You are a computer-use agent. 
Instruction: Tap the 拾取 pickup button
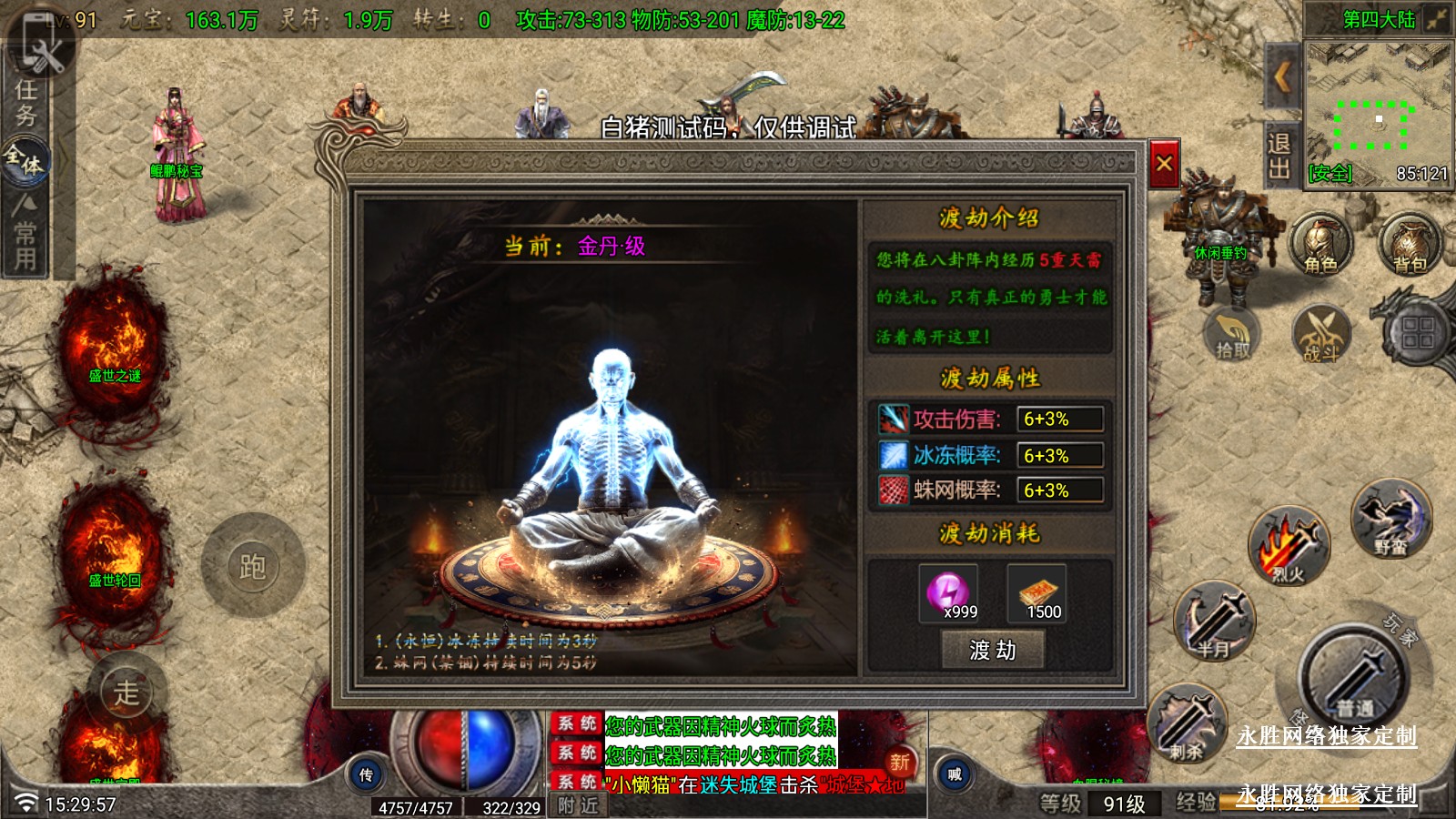(1232, 333)
